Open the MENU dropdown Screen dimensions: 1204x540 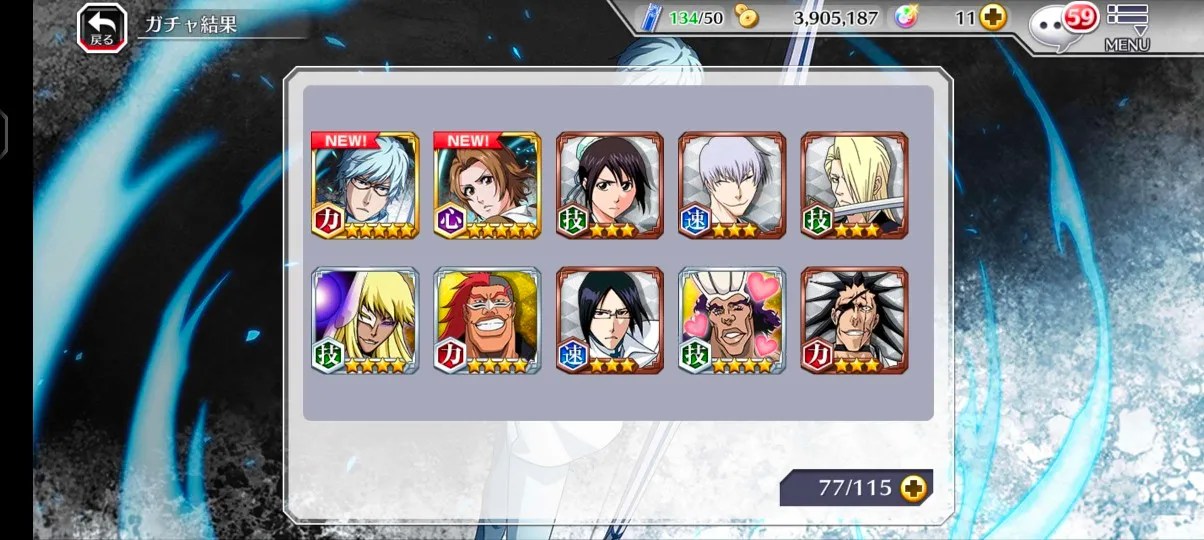click(x=1127, y=26)
